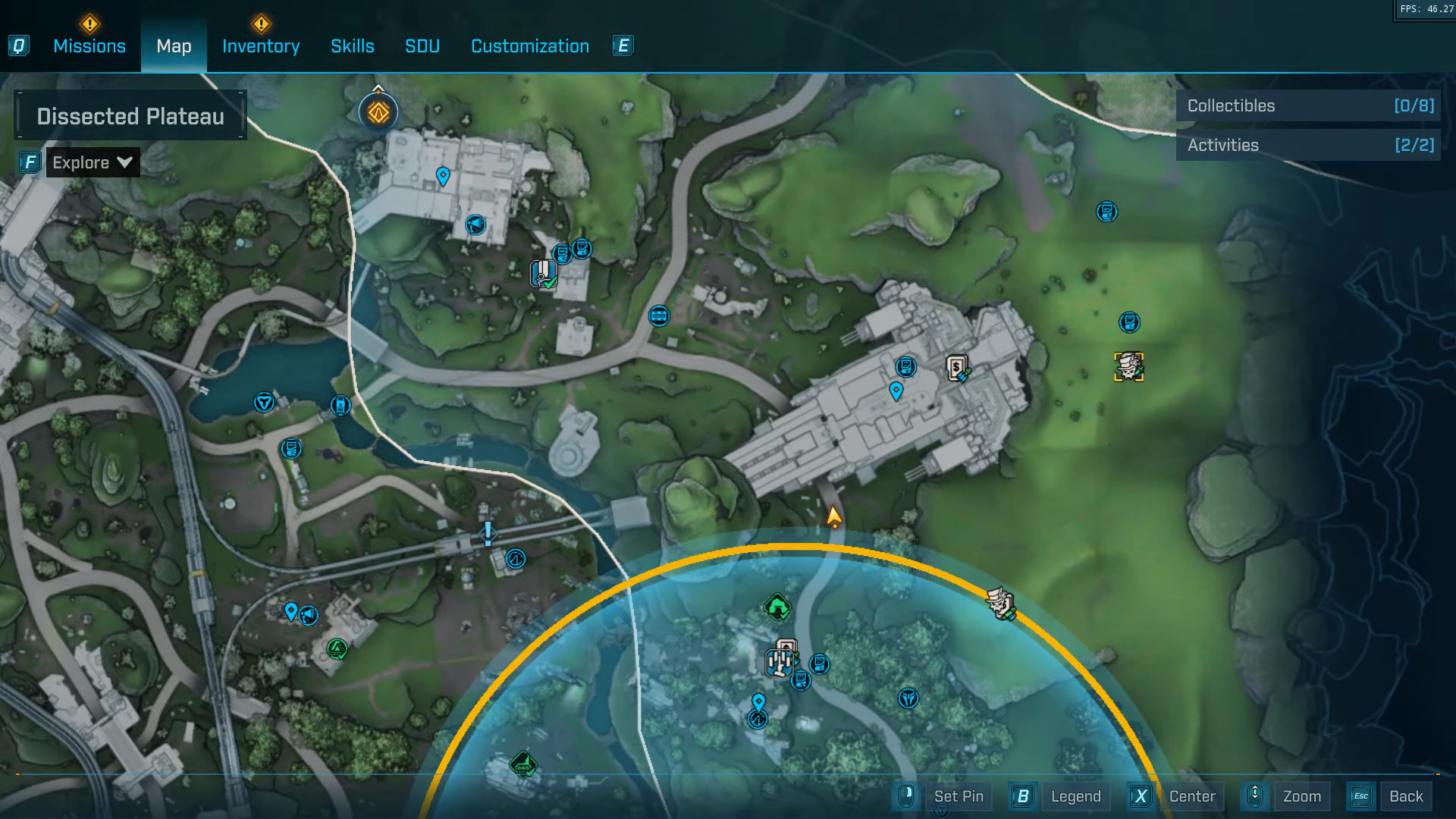Select the green house safehouse marker

coord(777,607)
